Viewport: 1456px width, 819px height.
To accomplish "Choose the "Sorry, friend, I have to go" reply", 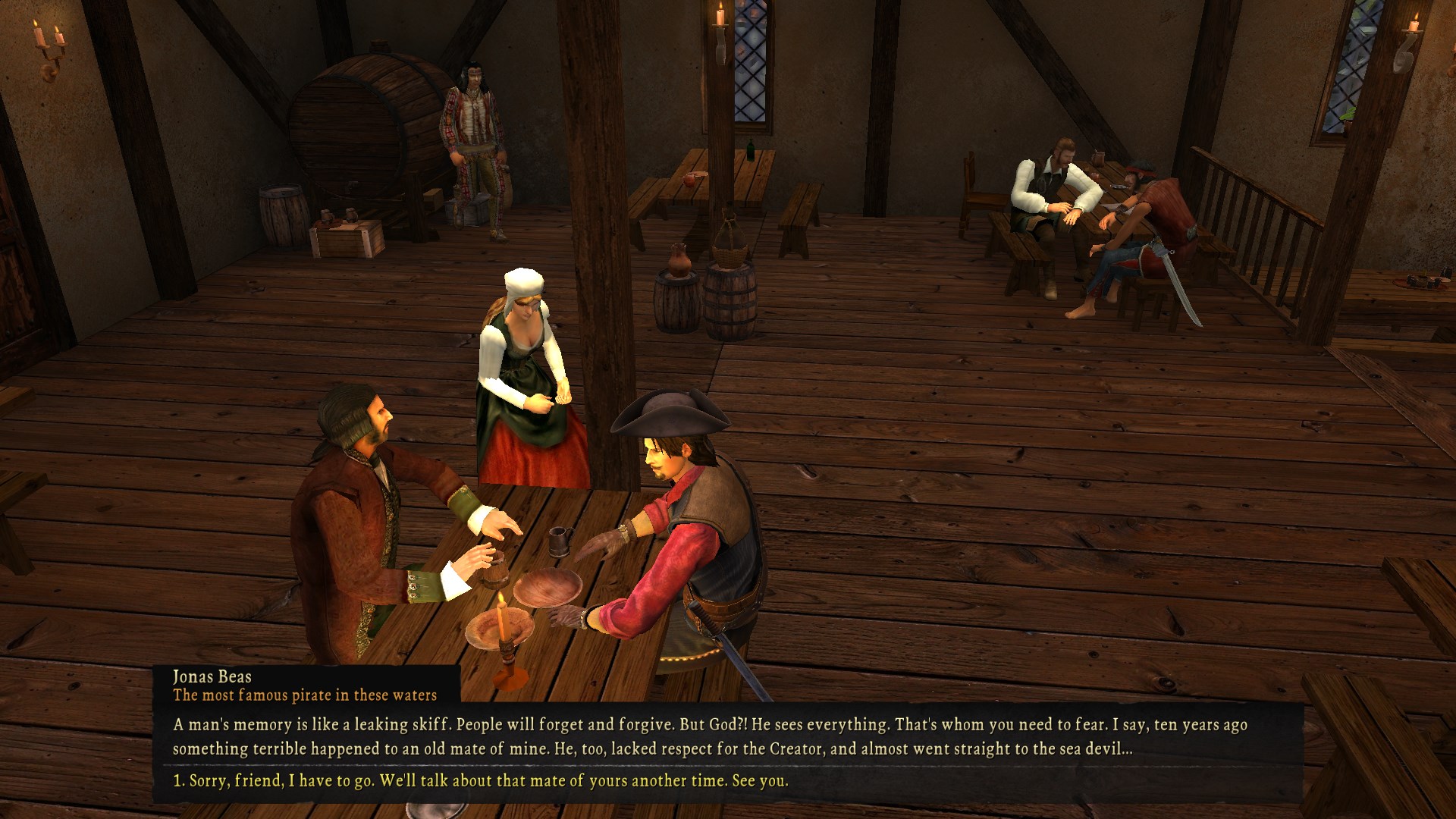I will click(x=481, y=780).
